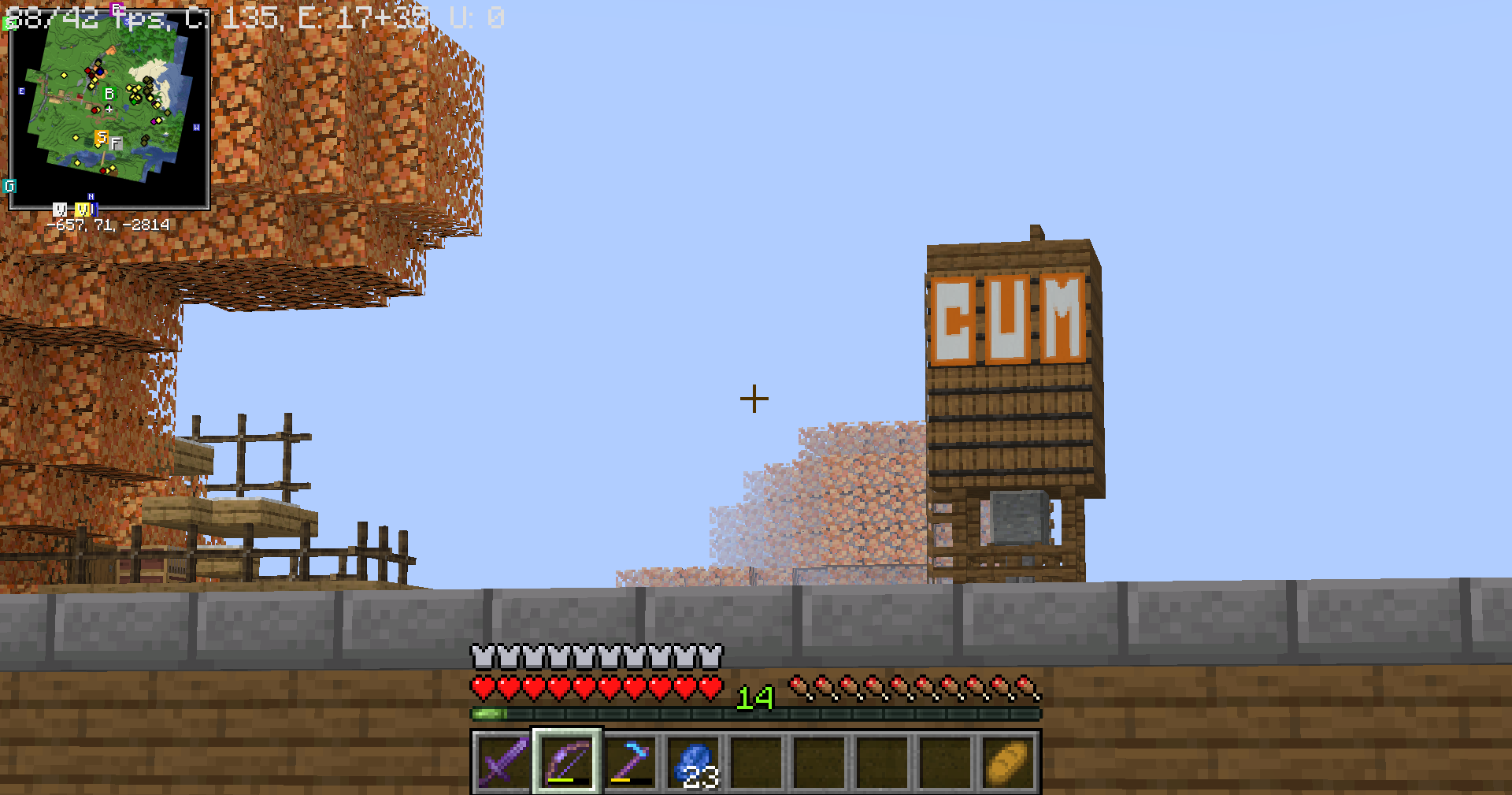Click the N compass marker on the minimap
This screenshot has height=795, width=1512.
pyautogui.click(x=90, y=196)
